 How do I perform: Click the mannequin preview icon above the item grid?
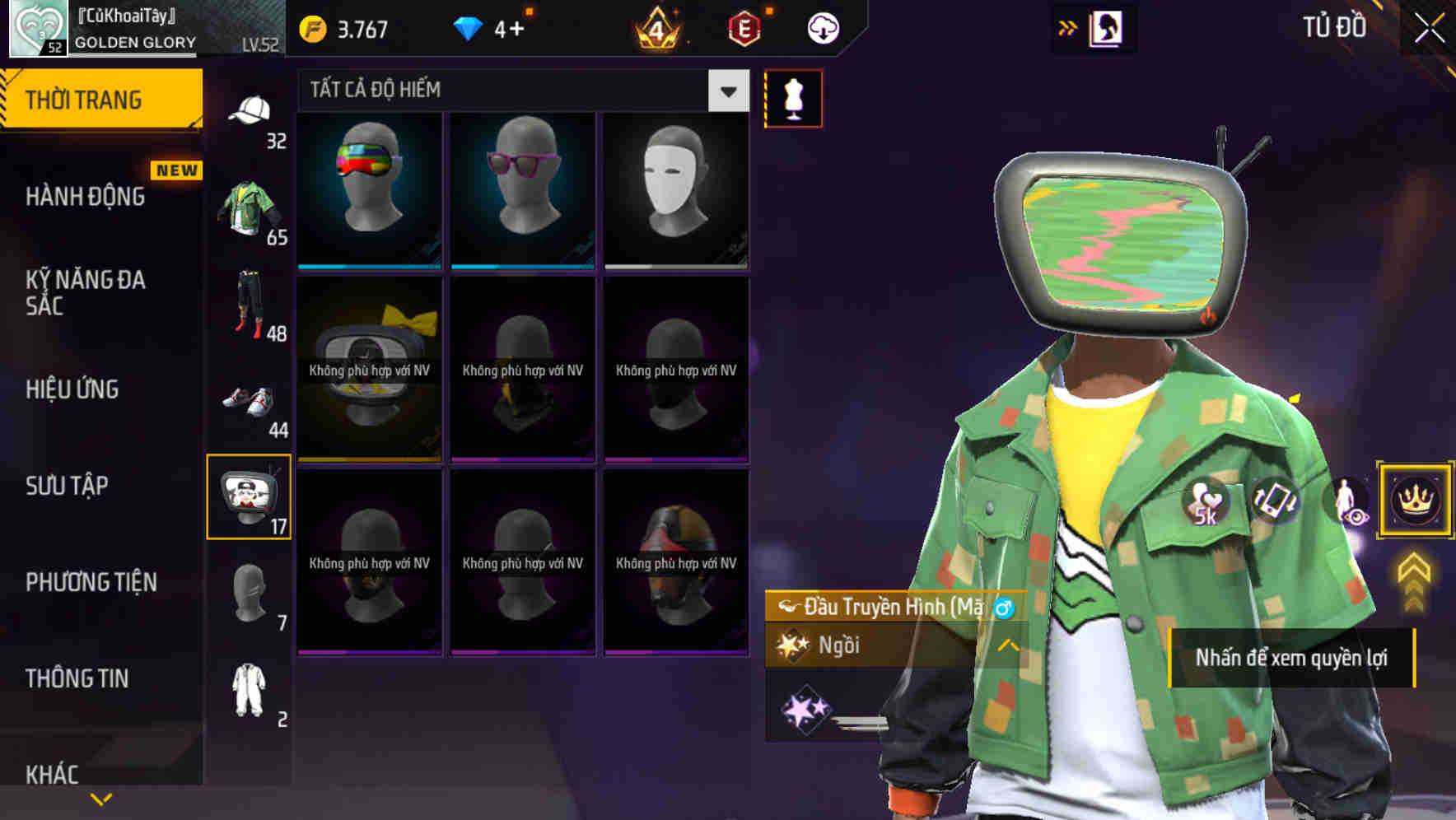[792, 97]
